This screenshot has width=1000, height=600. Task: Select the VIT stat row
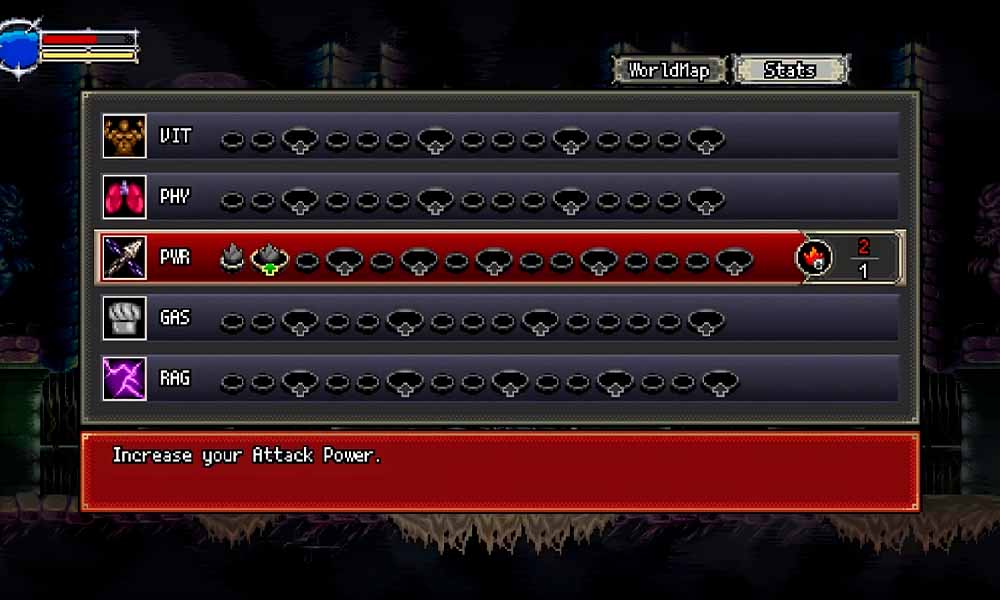[500, 136]
